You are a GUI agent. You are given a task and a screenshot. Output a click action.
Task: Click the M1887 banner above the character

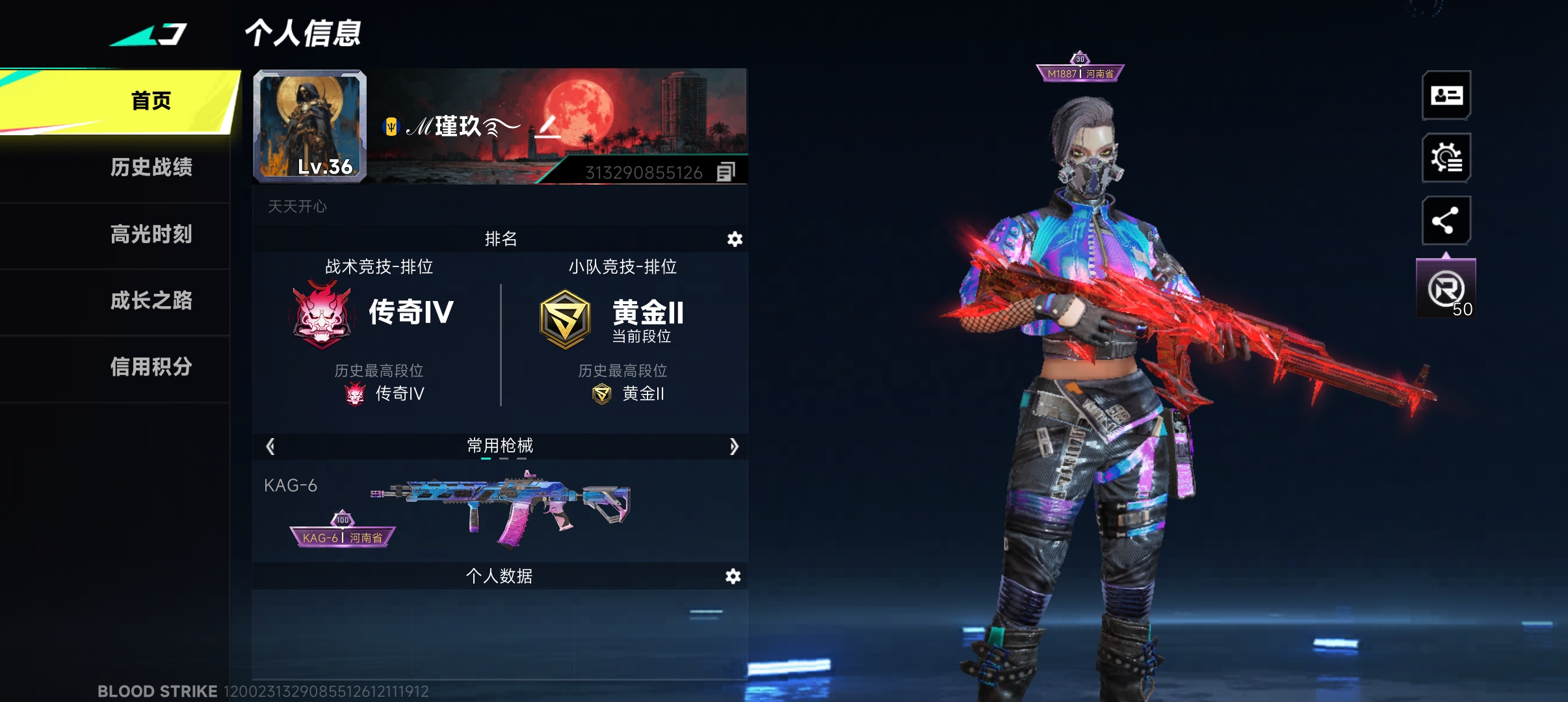(1082, 73)
